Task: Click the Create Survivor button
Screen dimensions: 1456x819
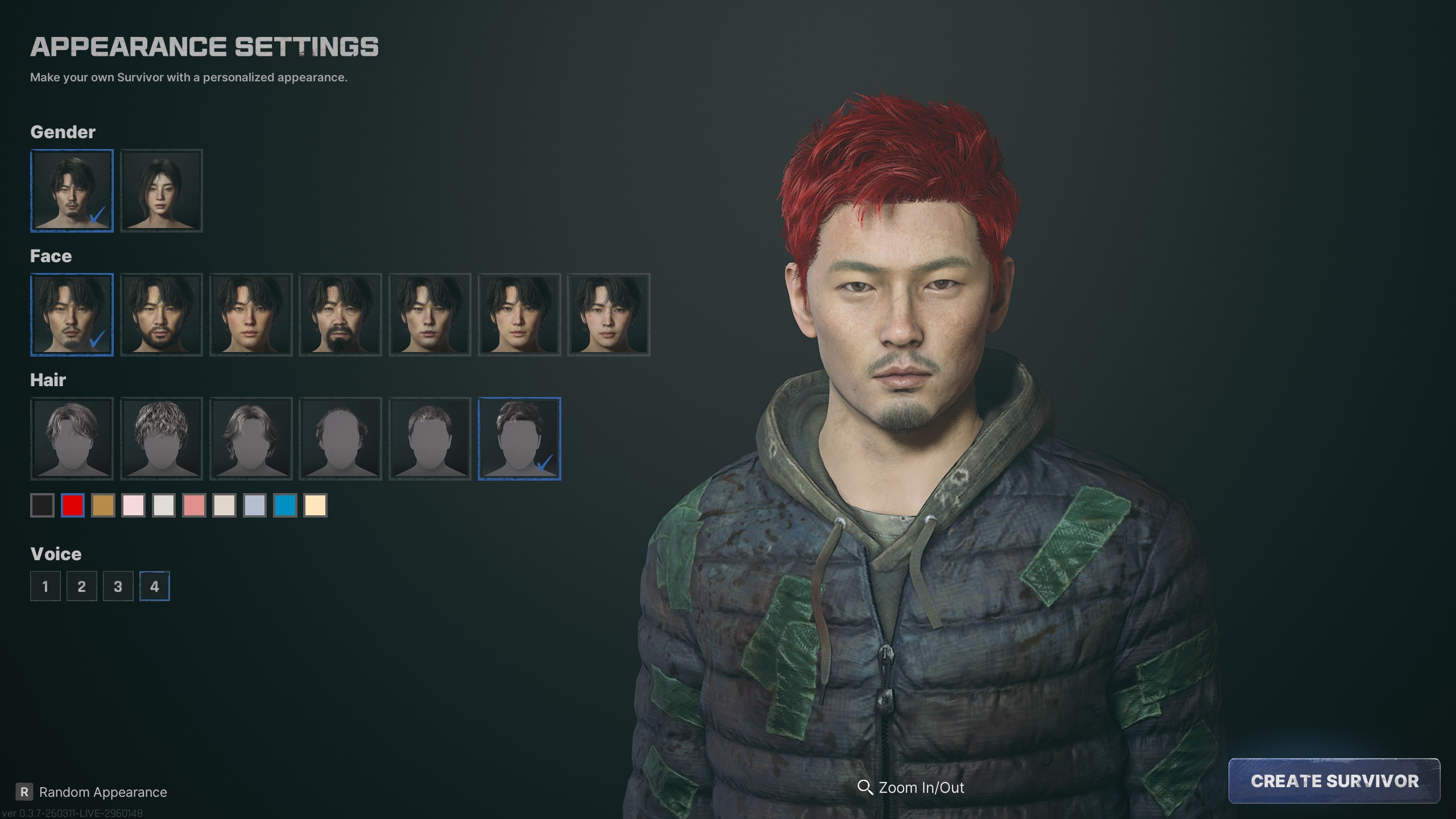Action: coord(1334,781)
